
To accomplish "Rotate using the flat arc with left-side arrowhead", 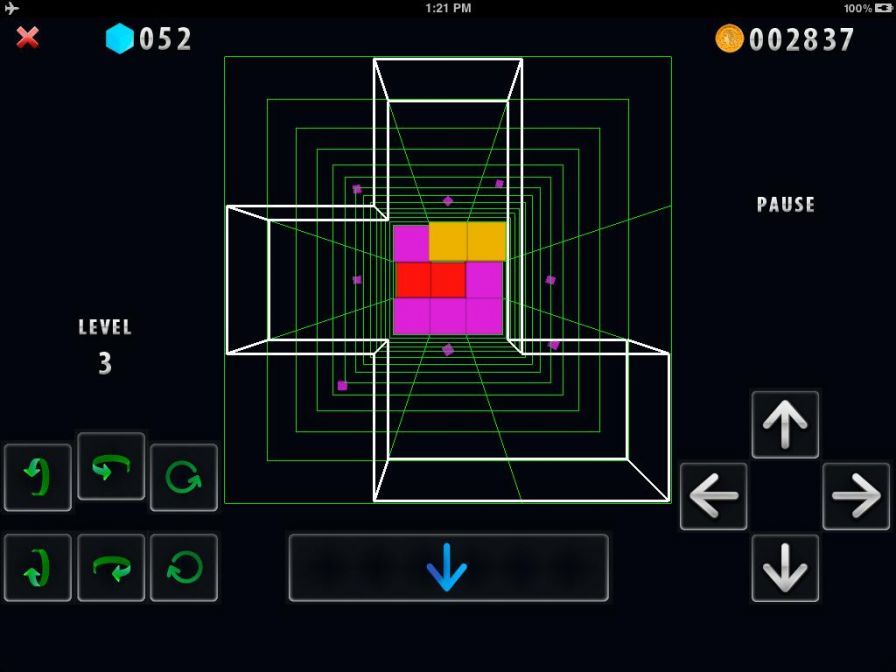I will pos(111,466).
